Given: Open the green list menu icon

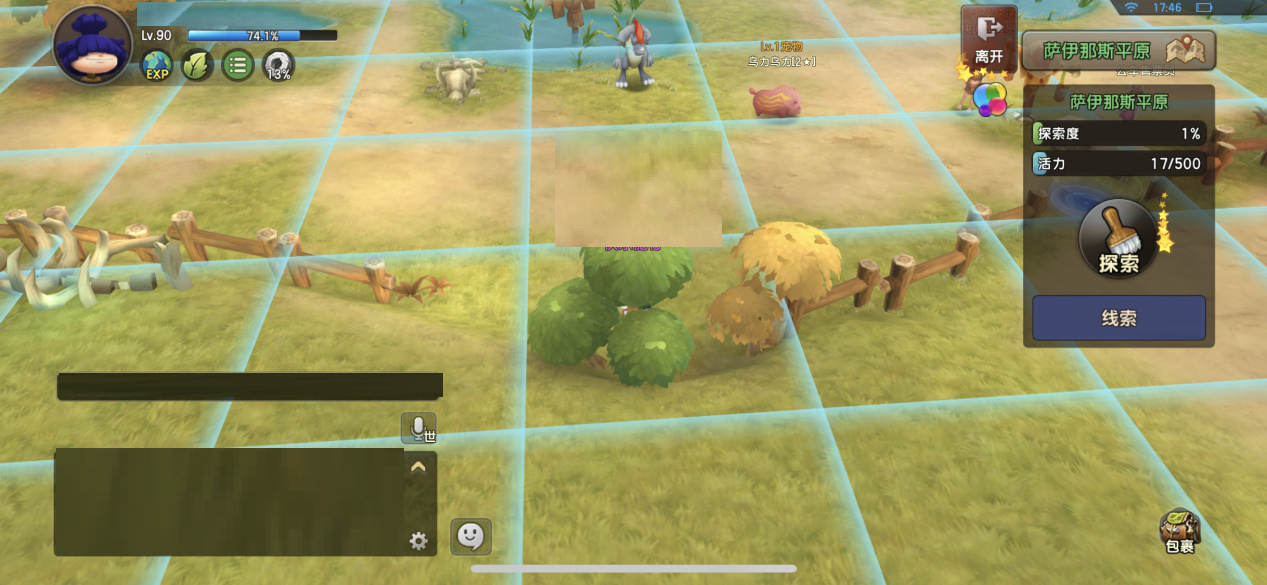Looking at the screenshot, I should click(x=237, y=67).
